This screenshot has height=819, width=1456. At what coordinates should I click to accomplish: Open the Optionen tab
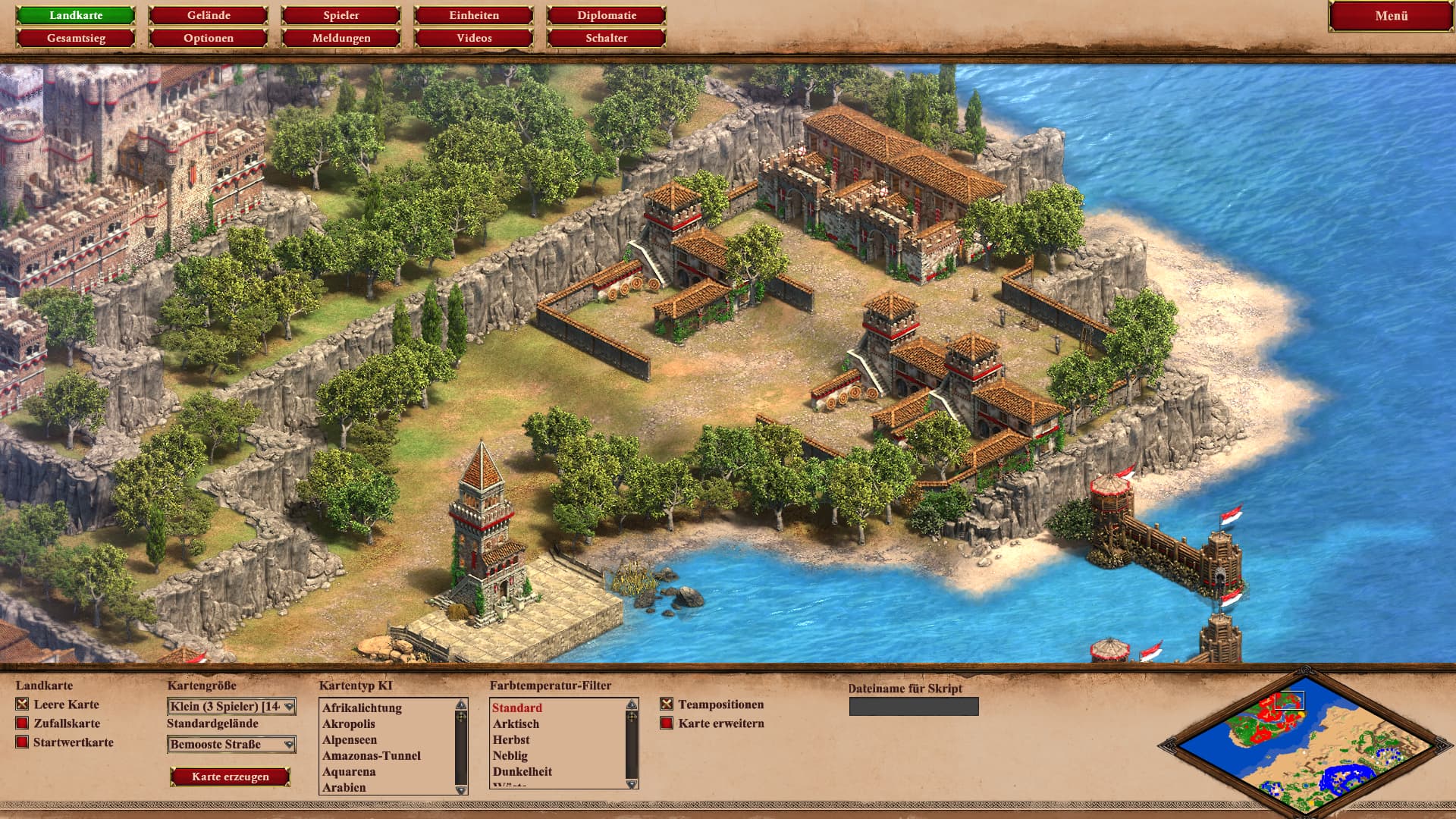coord(209,38)
